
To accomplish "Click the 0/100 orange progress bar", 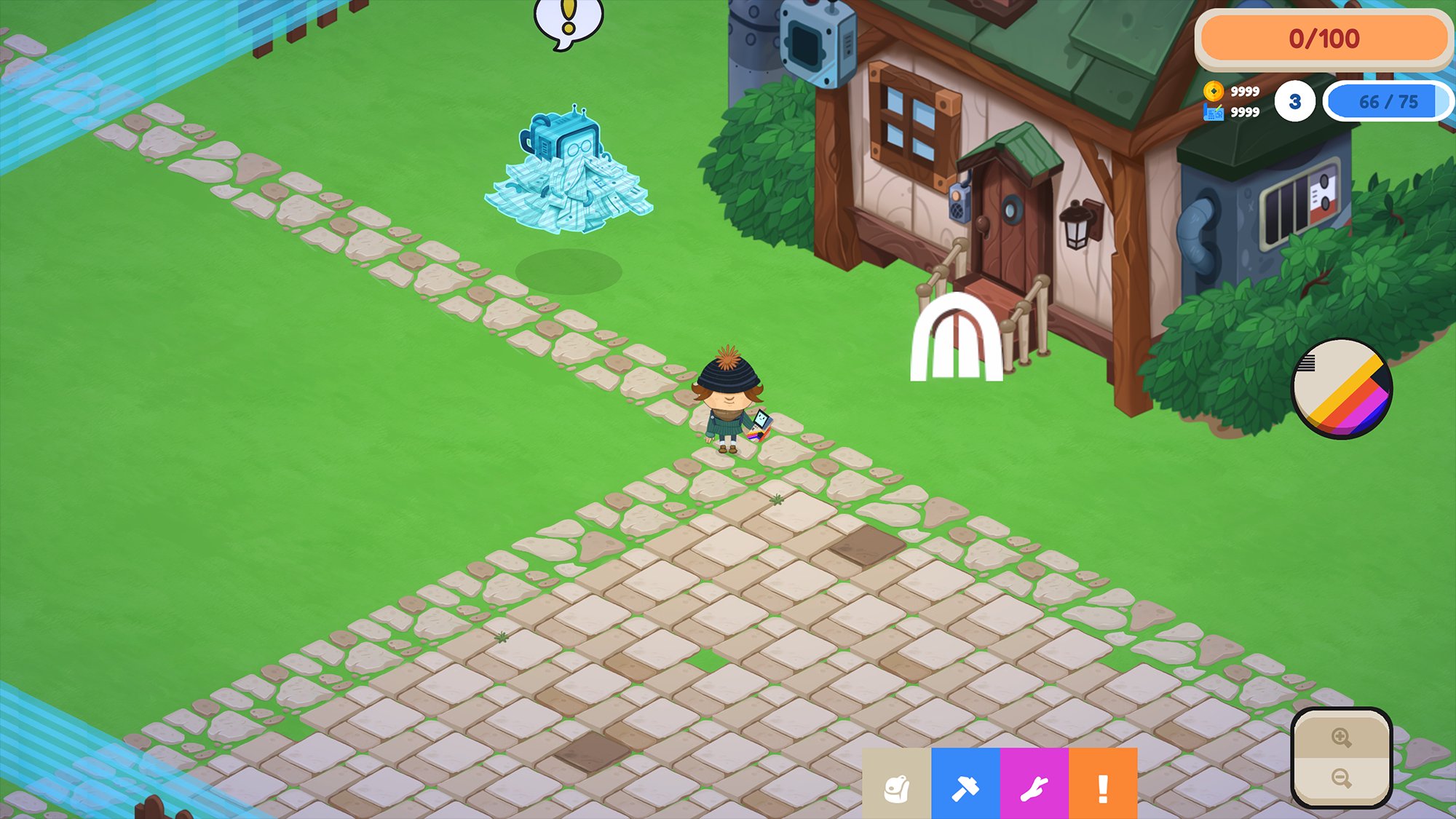I will click(x=1325, y=36).
